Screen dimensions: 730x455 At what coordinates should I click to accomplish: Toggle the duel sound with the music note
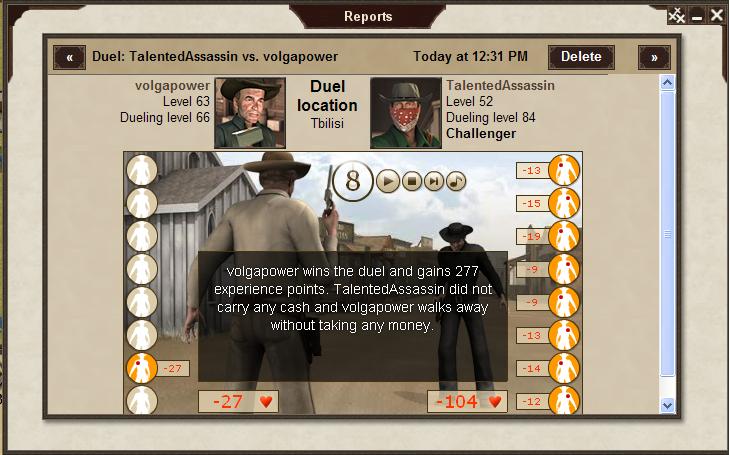[x=456, y=181]
